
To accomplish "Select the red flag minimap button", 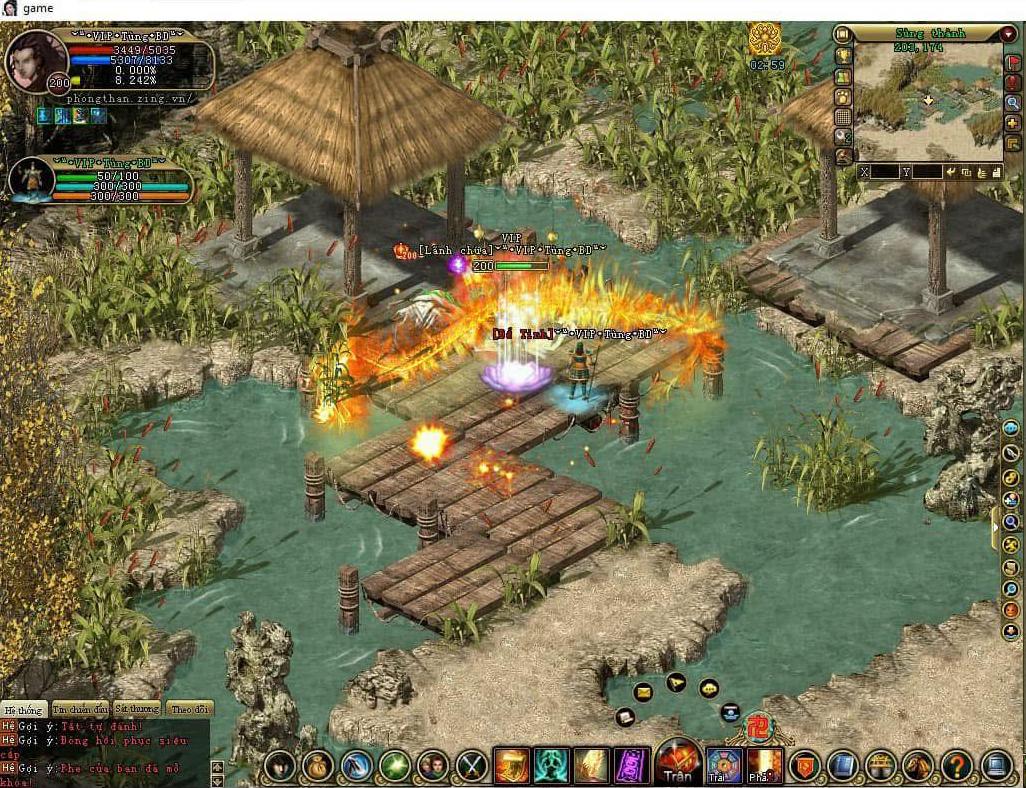I will [x=1012, y=62].
